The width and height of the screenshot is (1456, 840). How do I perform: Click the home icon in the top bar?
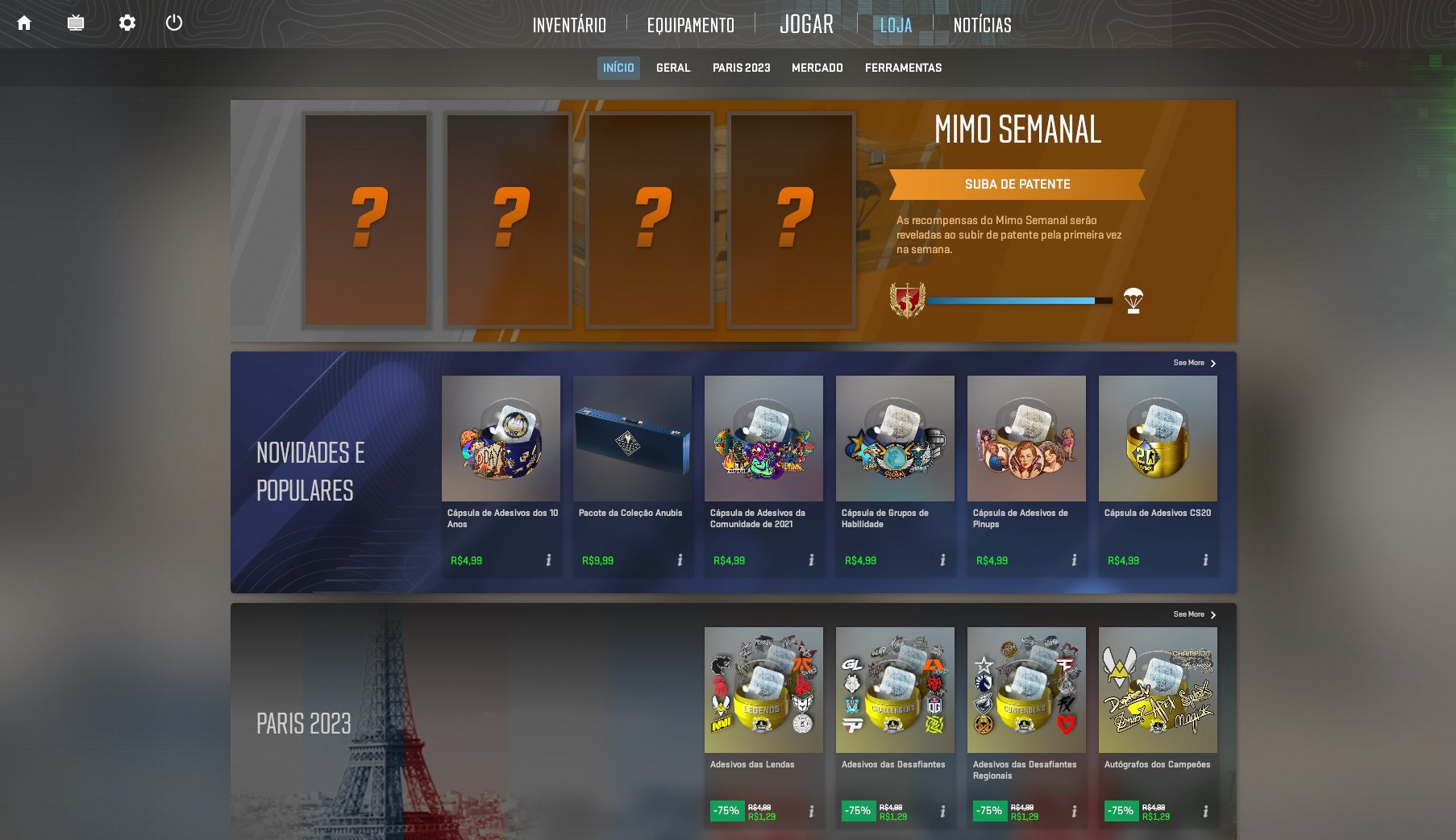[x=25, y=23]
